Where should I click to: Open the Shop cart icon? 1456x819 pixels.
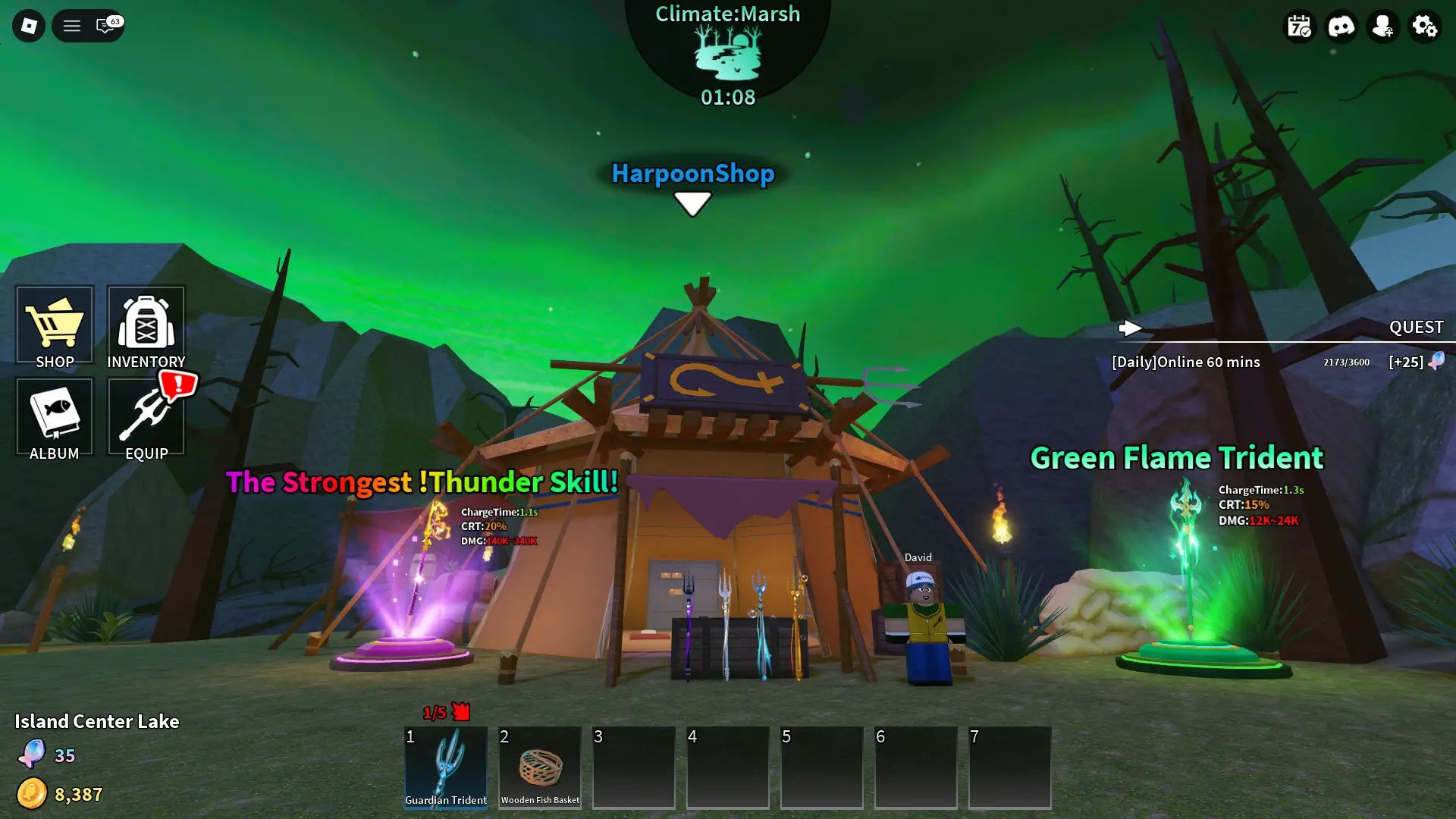coord(54,326)
